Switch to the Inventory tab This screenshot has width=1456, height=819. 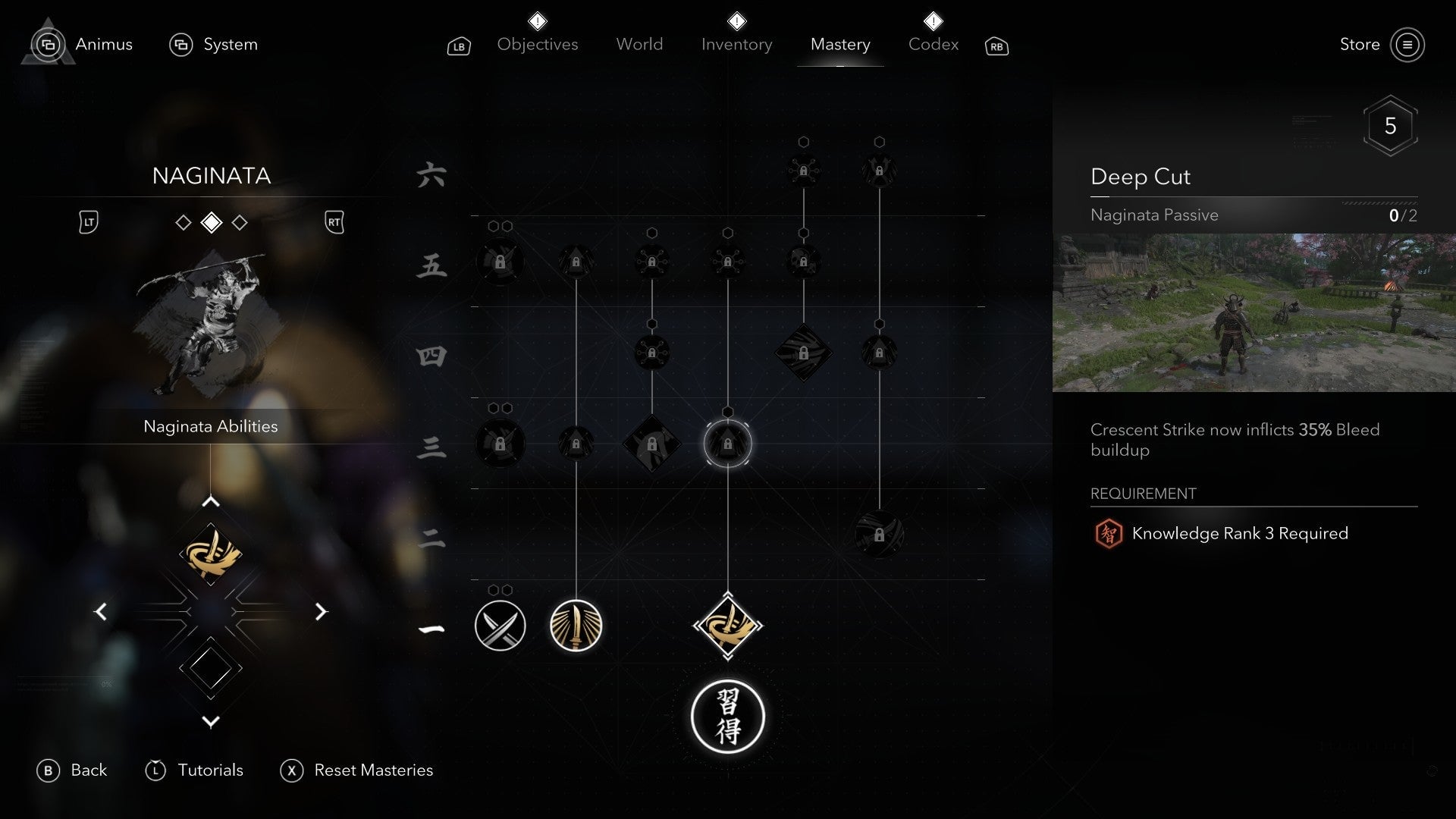(x=736, y=44)
